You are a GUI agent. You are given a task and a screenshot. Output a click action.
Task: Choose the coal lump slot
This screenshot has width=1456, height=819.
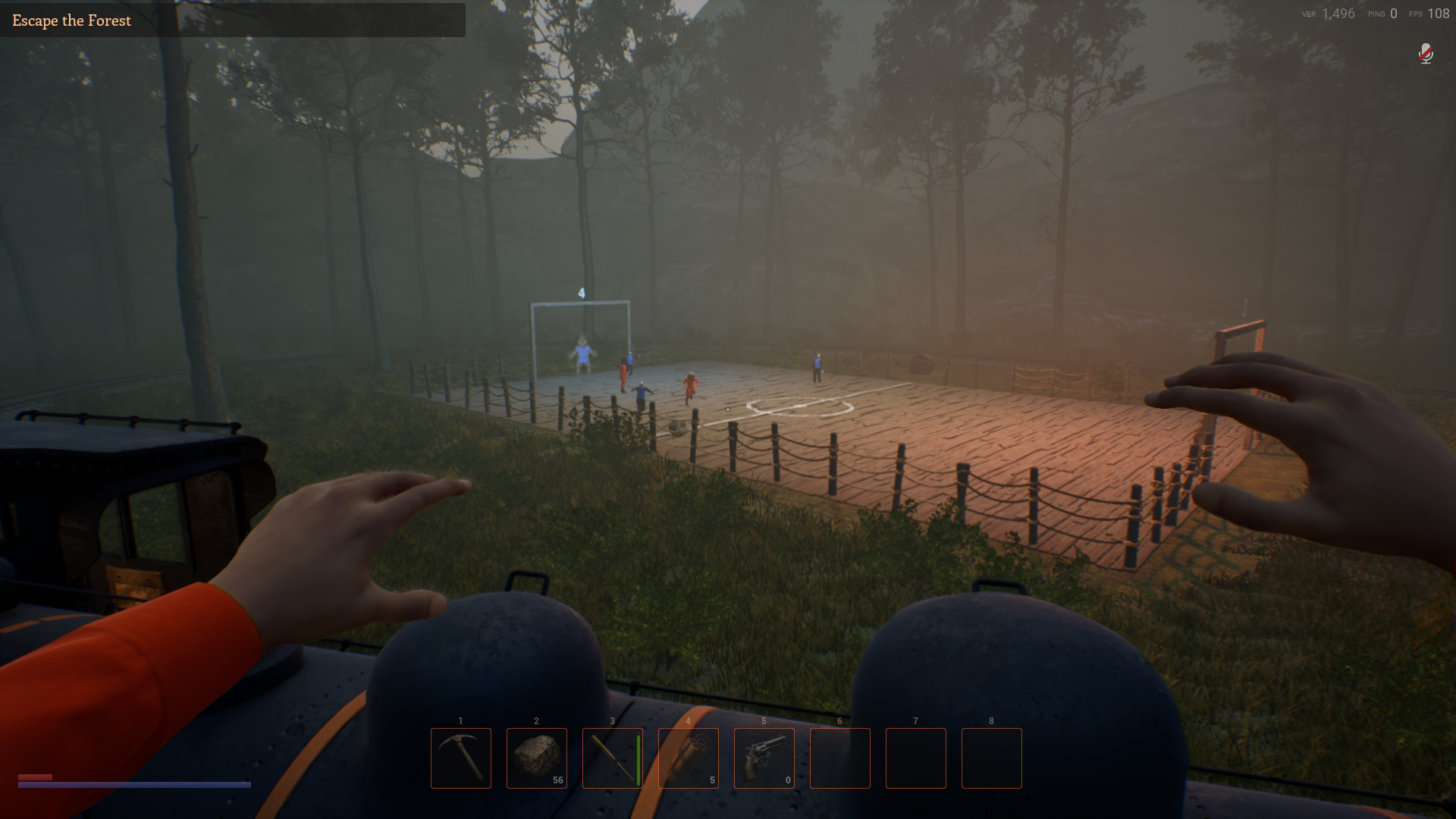[x=537, y=758]
